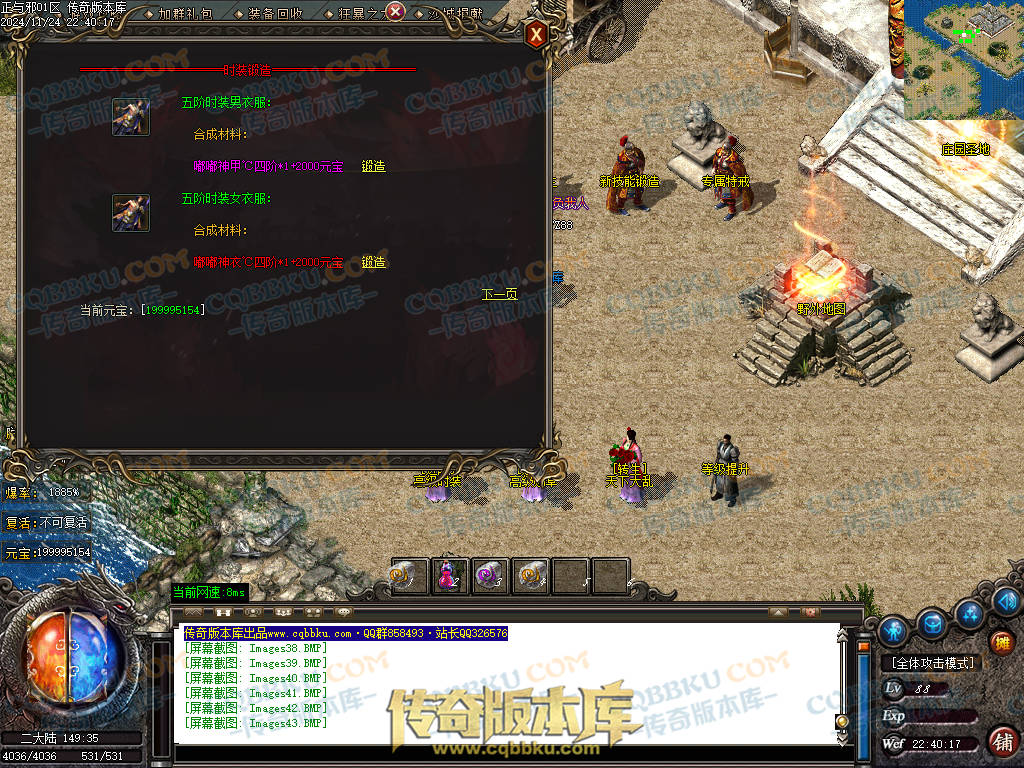Image resolution: width=1024 pixels, height=768 pixels.
Task: Forge the tier-five male outfit (男衣服)
Action: (x=373, y=166)
